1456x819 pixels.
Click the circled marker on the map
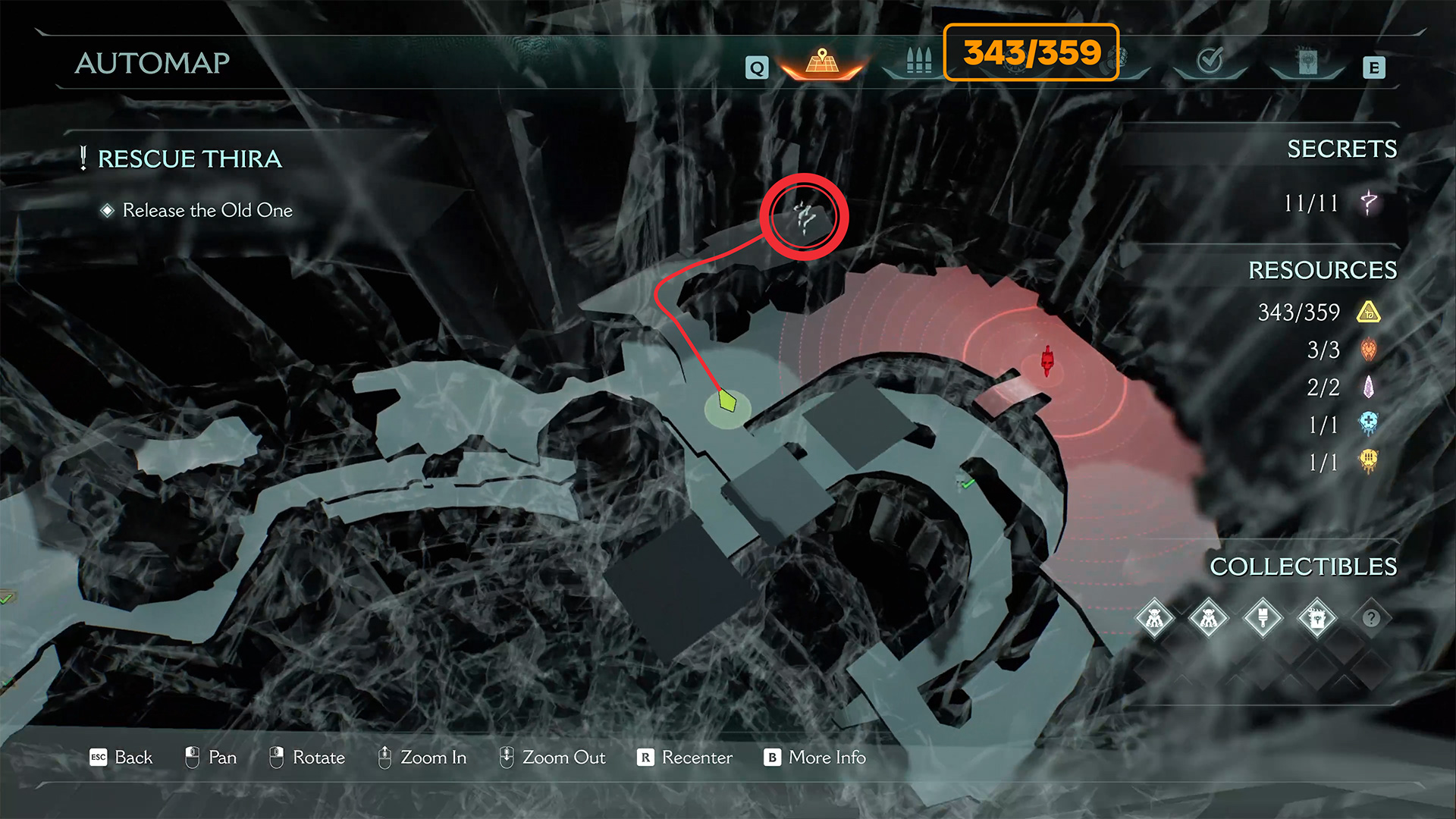[804, 217]
